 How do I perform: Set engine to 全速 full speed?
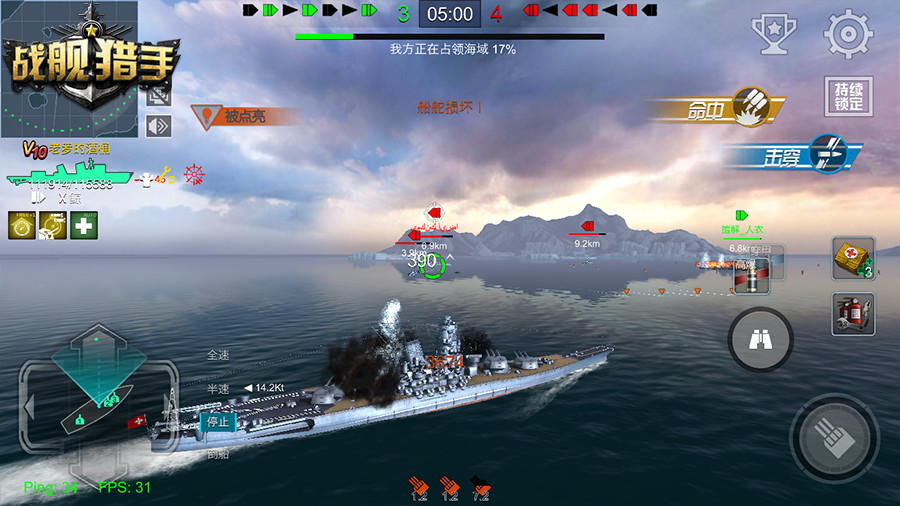click(x=218, y=354)
